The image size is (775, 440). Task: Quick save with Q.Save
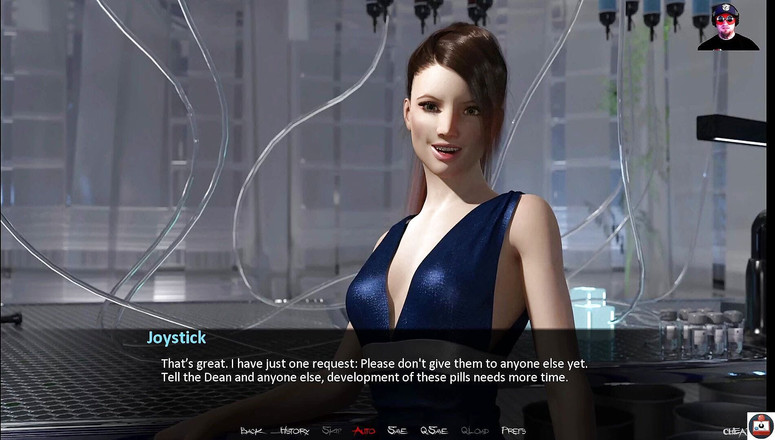(434, 431)
